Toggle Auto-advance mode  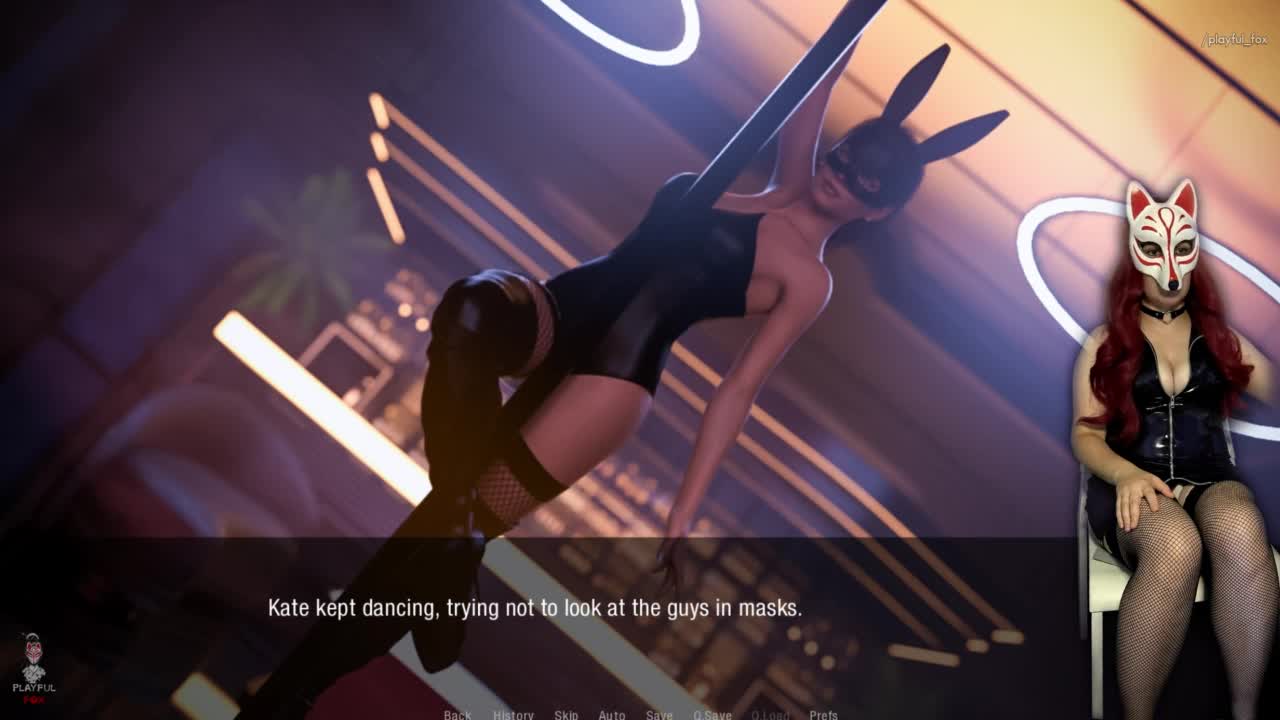[x=612, y=714]
